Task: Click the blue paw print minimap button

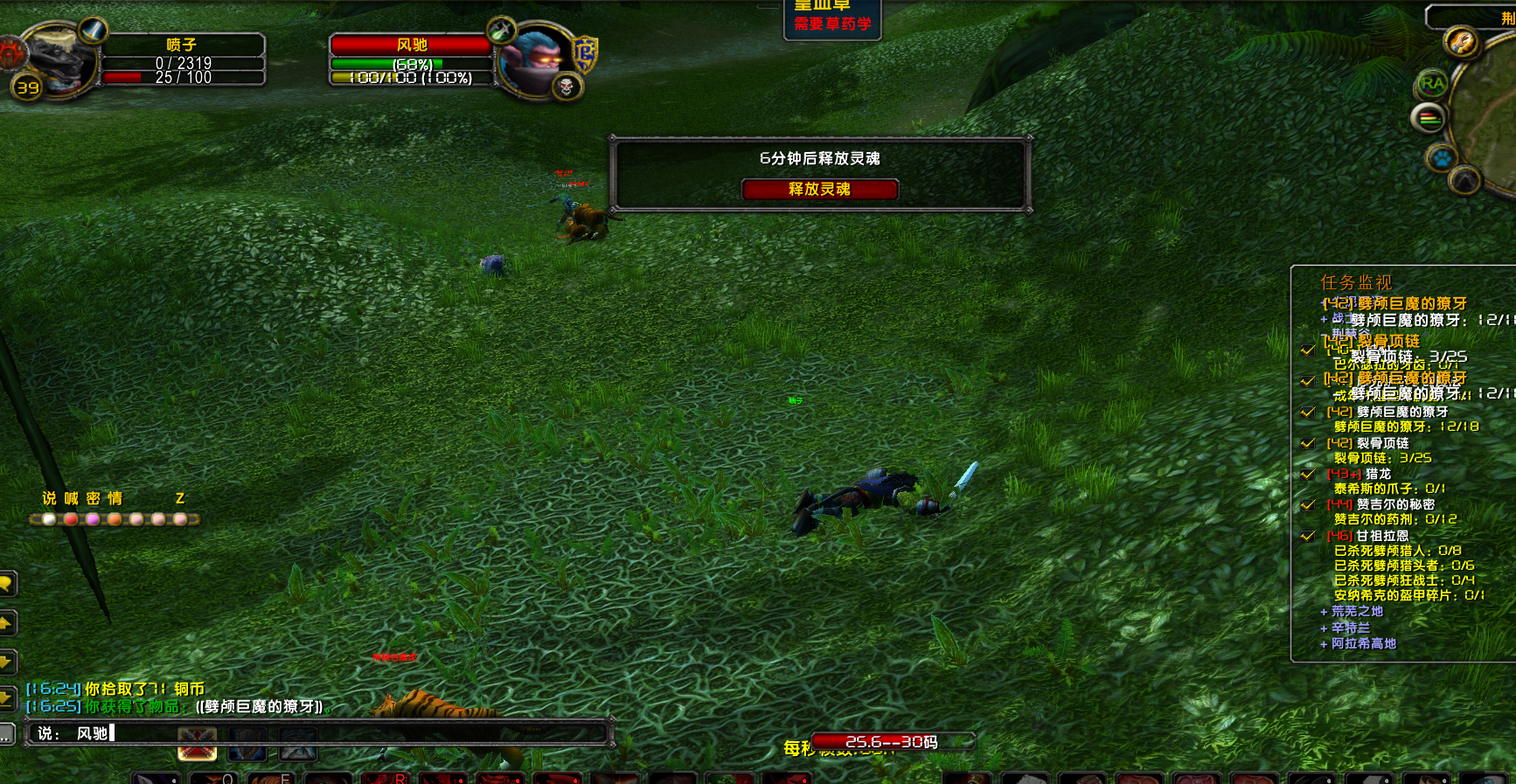Action: click(x=1441, y=159)
